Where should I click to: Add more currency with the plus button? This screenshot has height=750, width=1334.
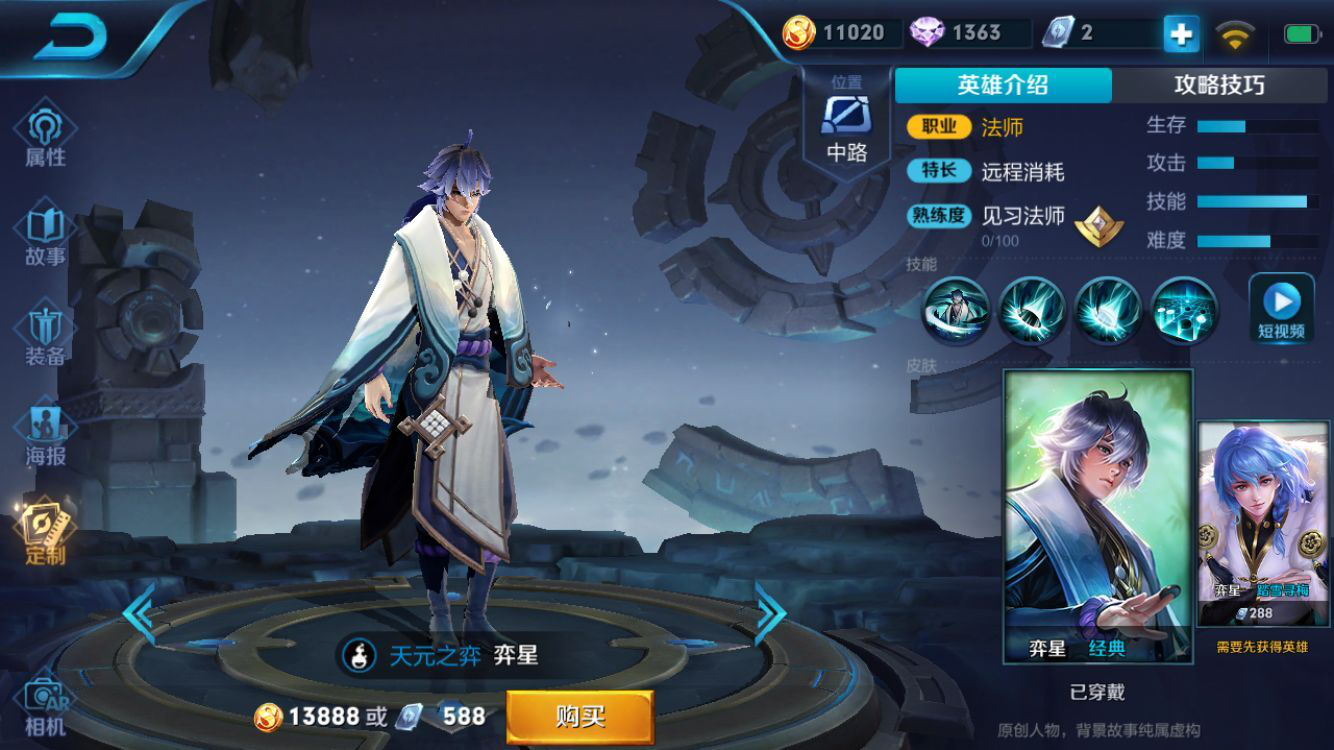pos(1181,34)
